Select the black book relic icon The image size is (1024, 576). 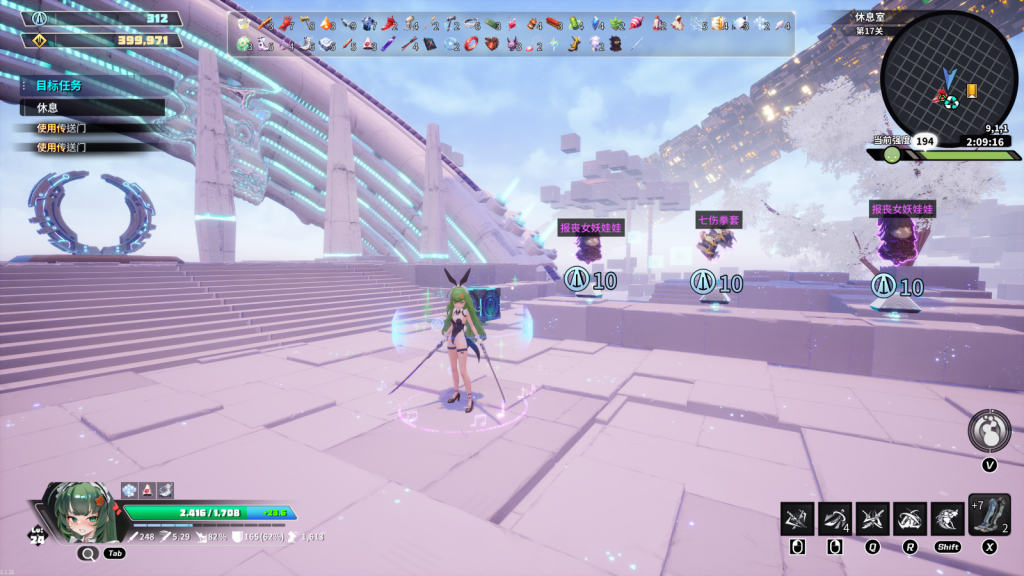tap(430, 44)
